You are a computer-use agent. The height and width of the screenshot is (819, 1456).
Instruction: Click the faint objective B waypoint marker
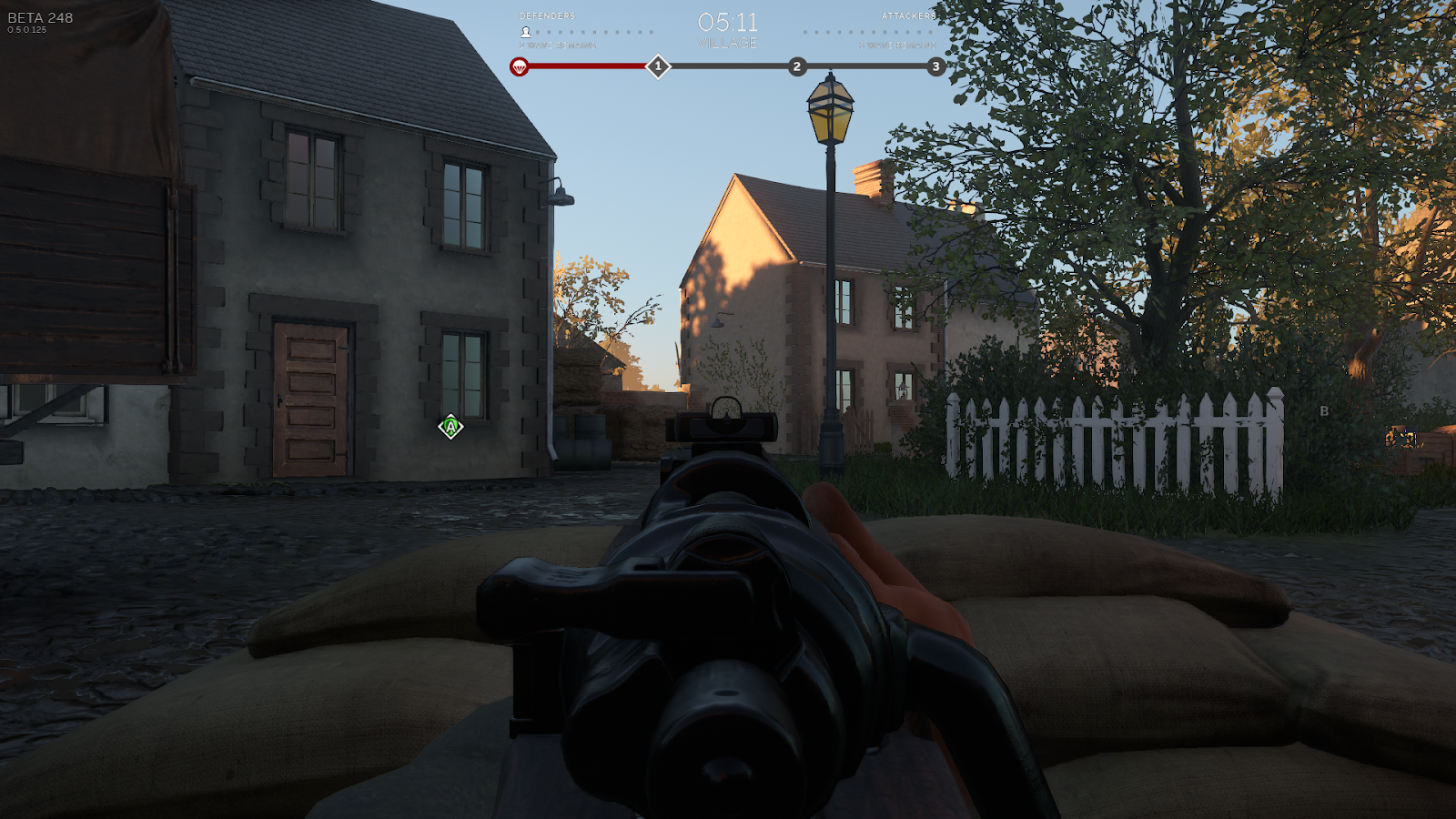click(1324, 411)
